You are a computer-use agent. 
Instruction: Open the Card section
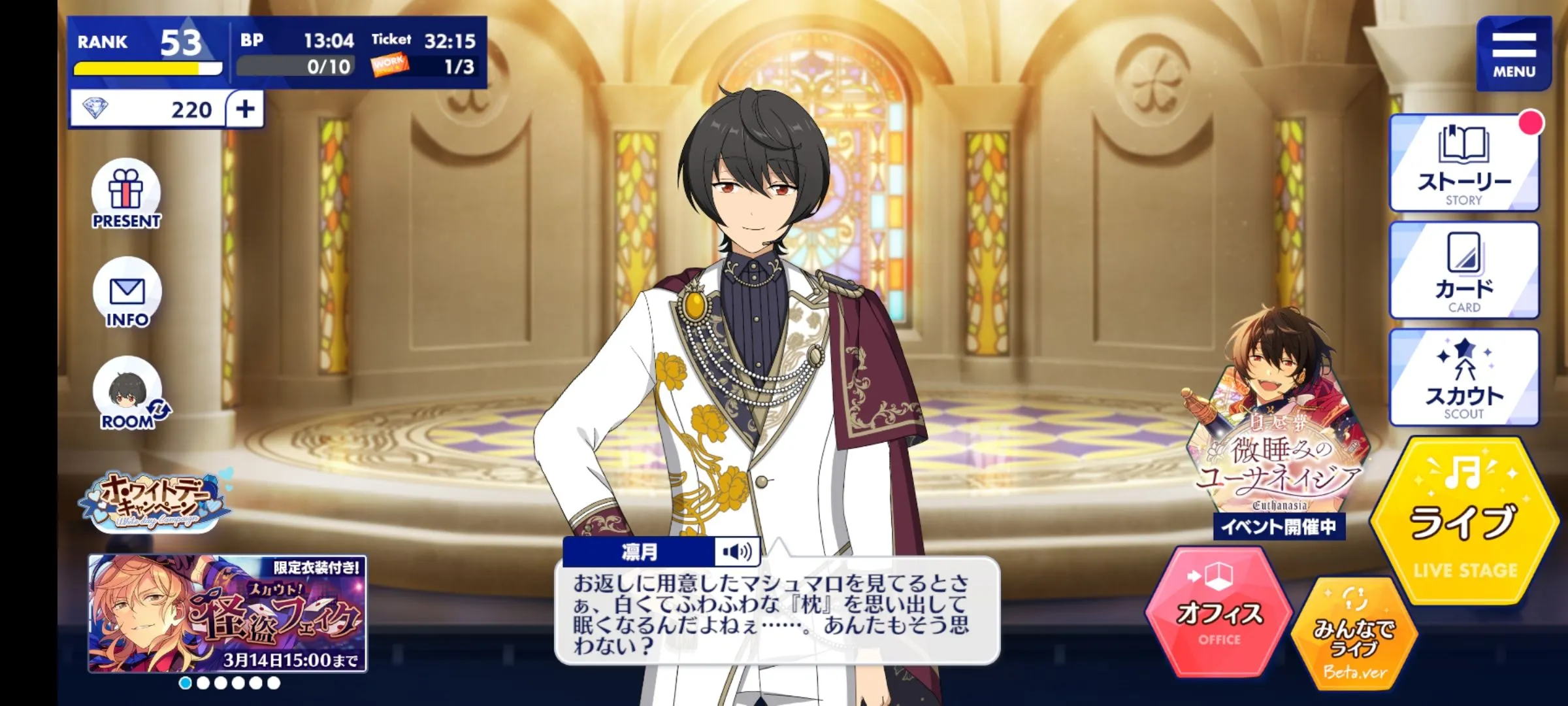point(1463,271)
